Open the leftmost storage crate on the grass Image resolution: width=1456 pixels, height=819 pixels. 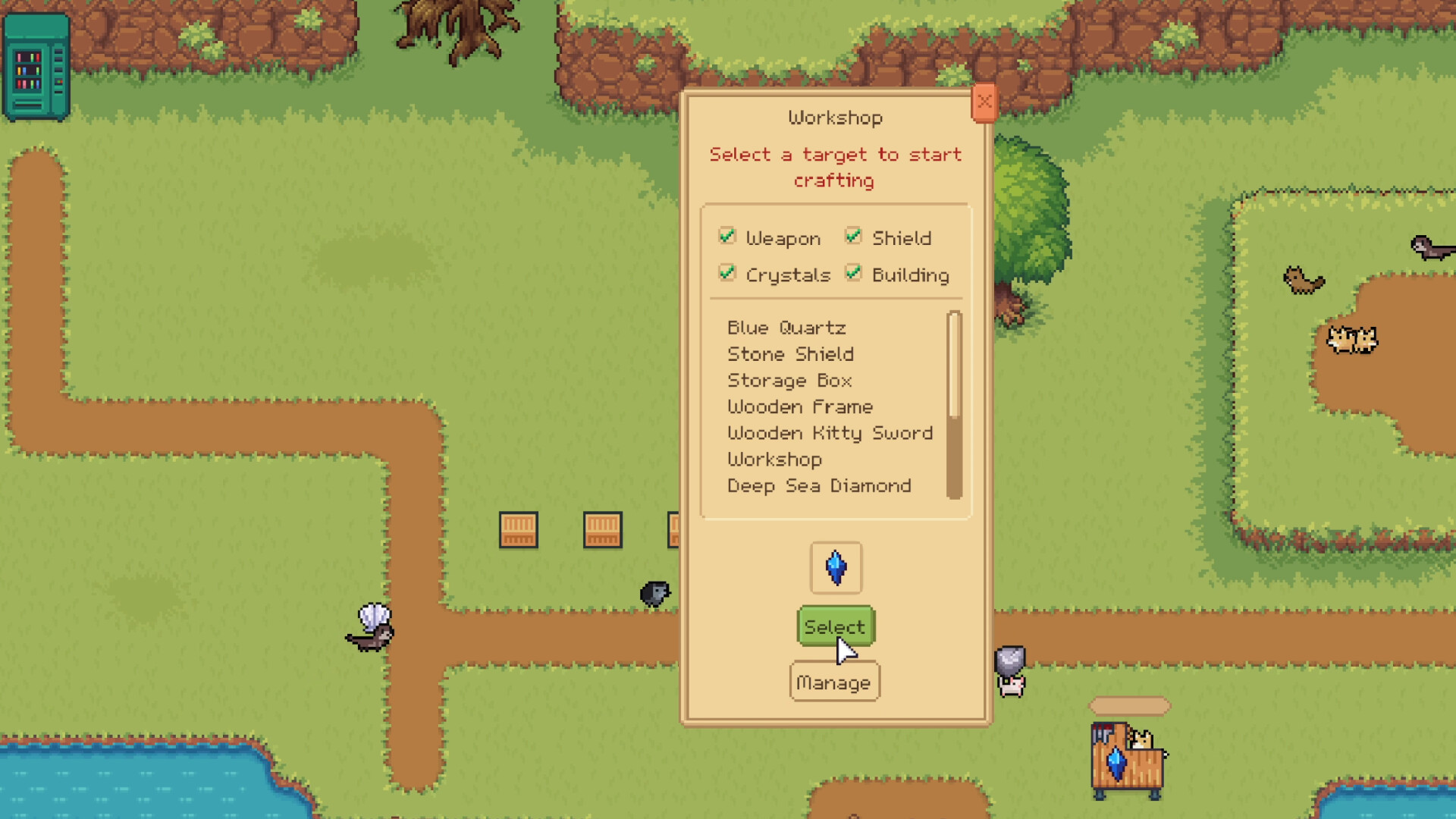518,530
